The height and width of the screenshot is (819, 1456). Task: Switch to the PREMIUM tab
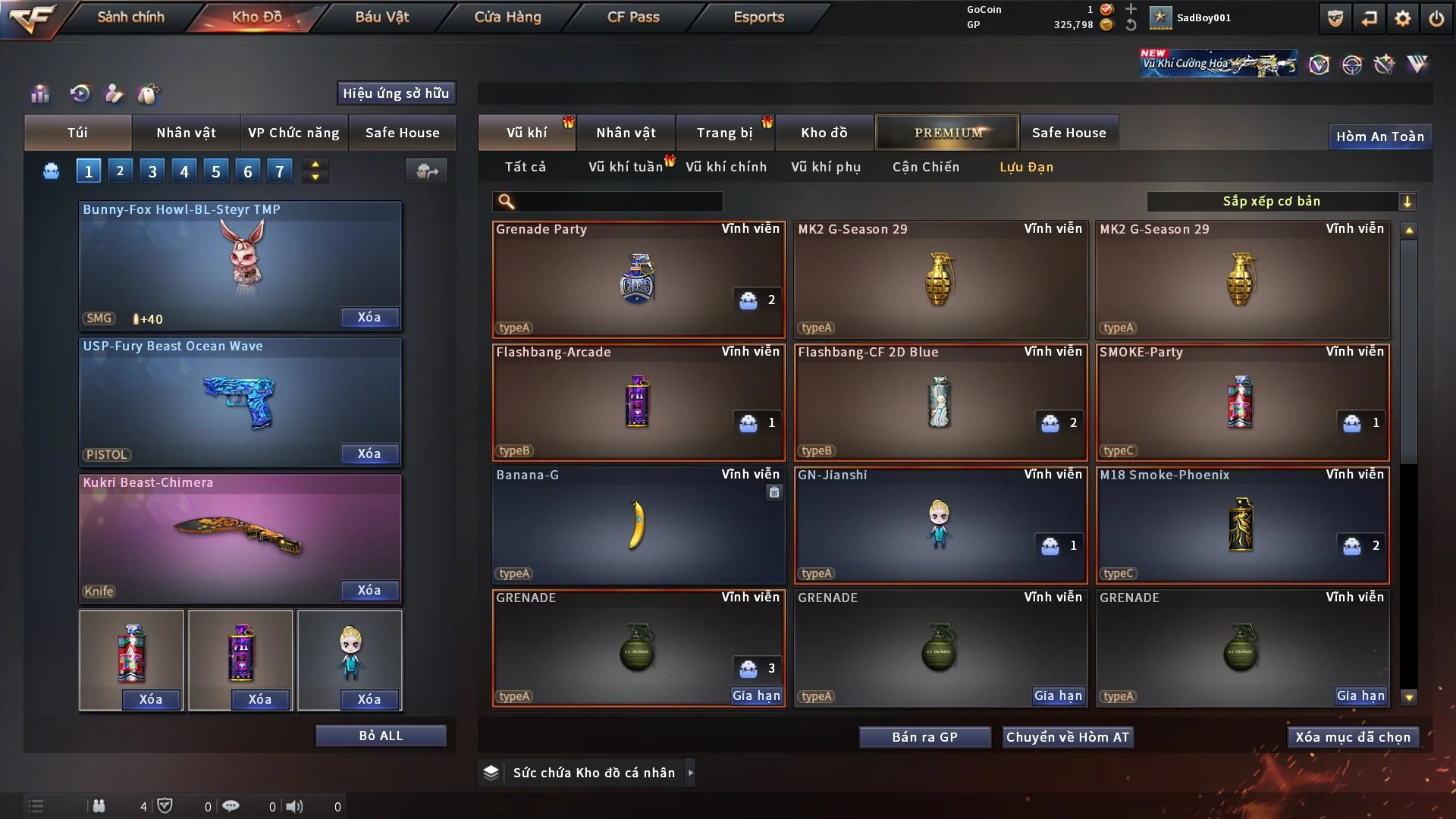click(x=947, y=133)
